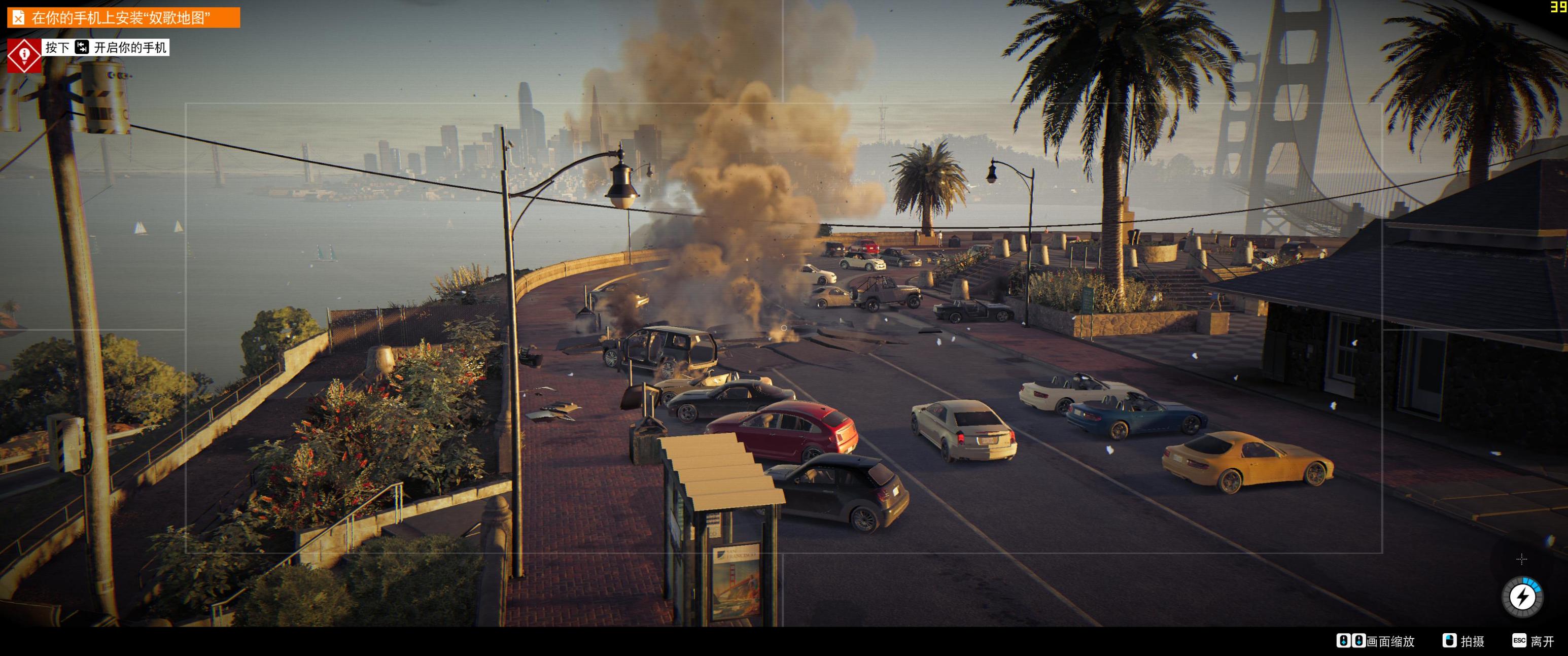Activate the lightning bolt battery icon
The image size is (1568, 656).
tap(1522, 597)
